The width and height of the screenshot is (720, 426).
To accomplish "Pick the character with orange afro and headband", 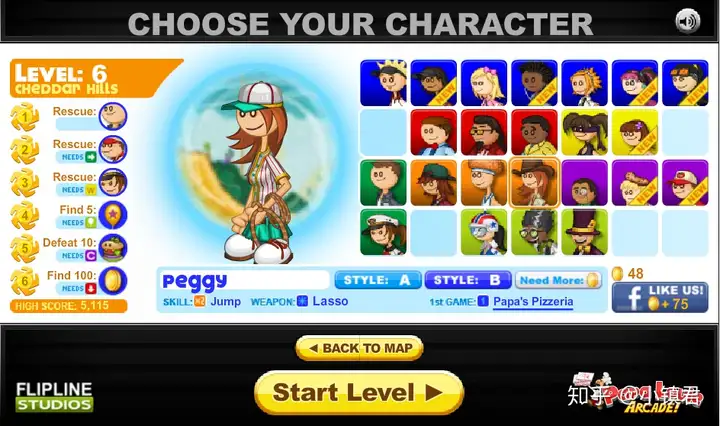I will pyautogui.click(x=484, y=183).
